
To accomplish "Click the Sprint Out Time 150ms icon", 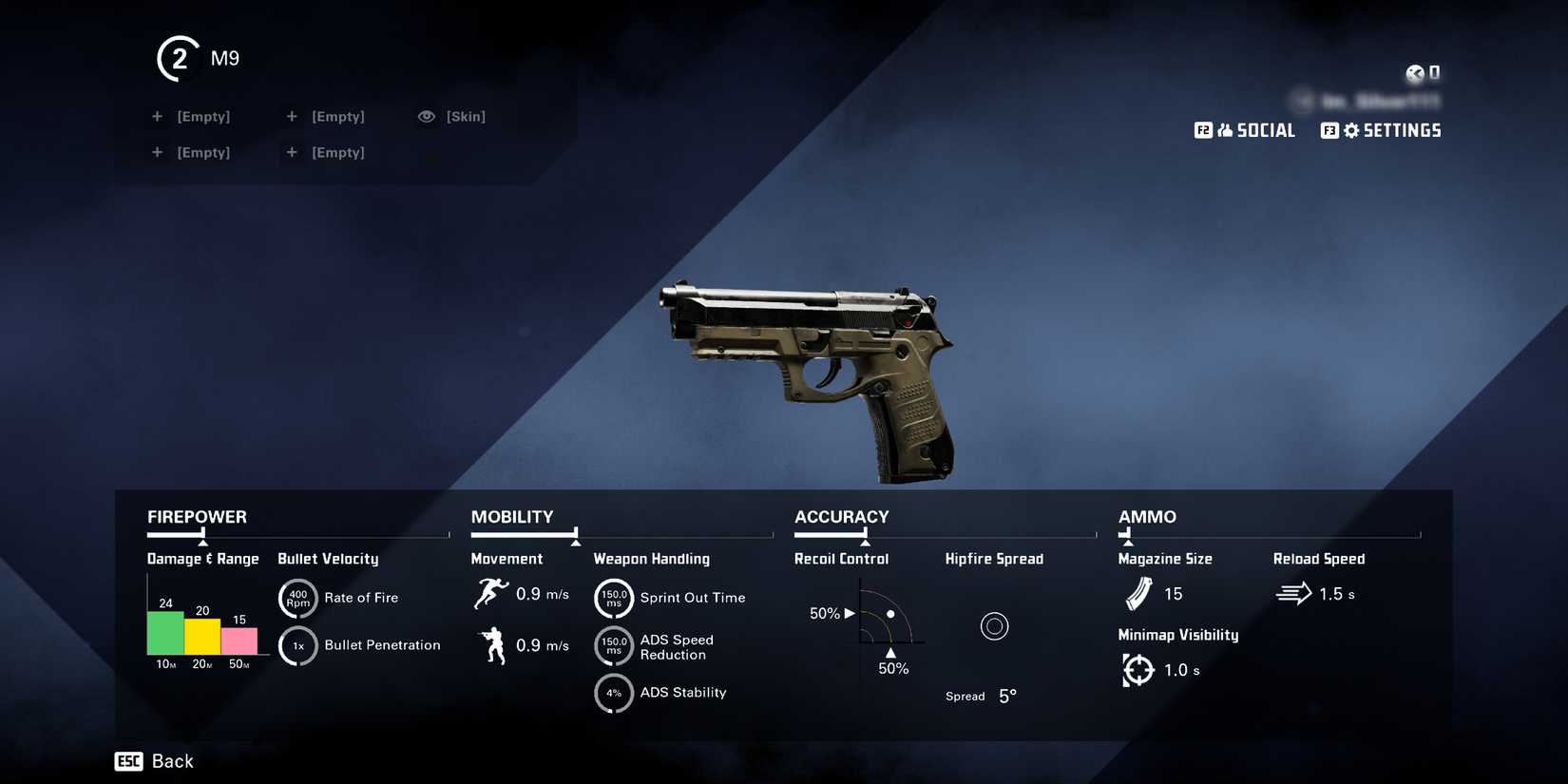I will [x=614, y=598].
